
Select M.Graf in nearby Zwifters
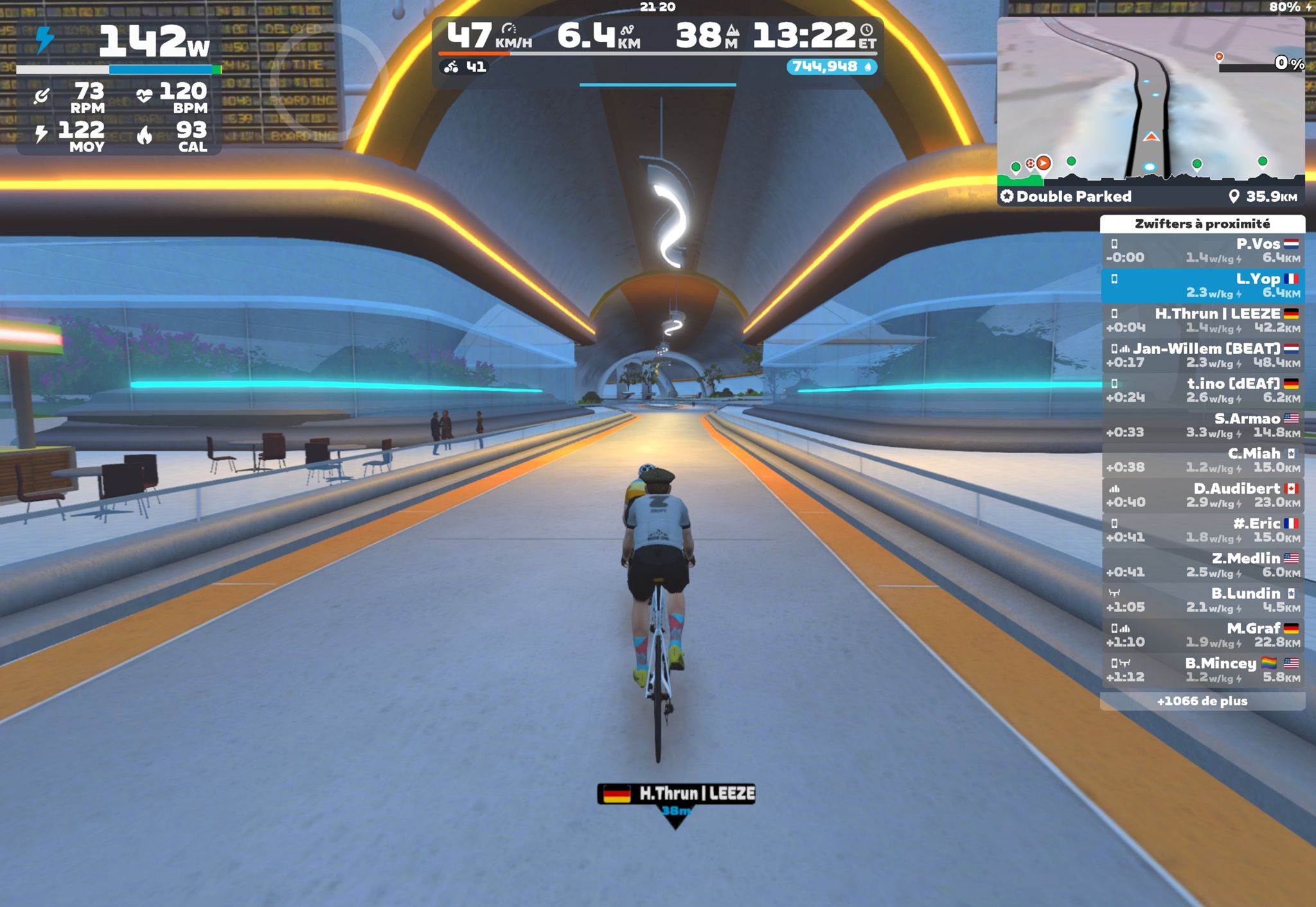[x=1202, y=634]
